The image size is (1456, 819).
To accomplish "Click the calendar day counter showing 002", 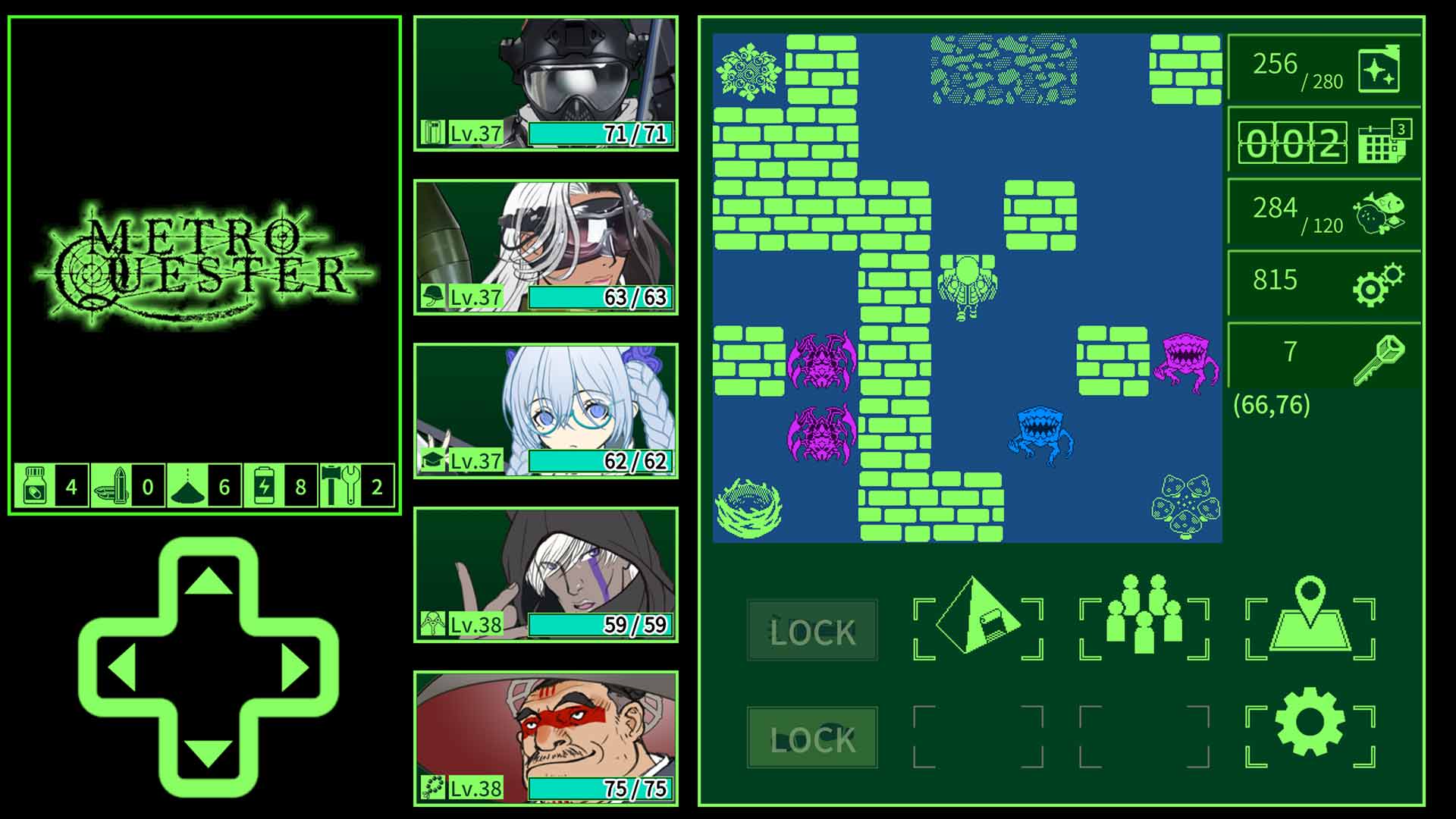I will (x=1323, y=142).
